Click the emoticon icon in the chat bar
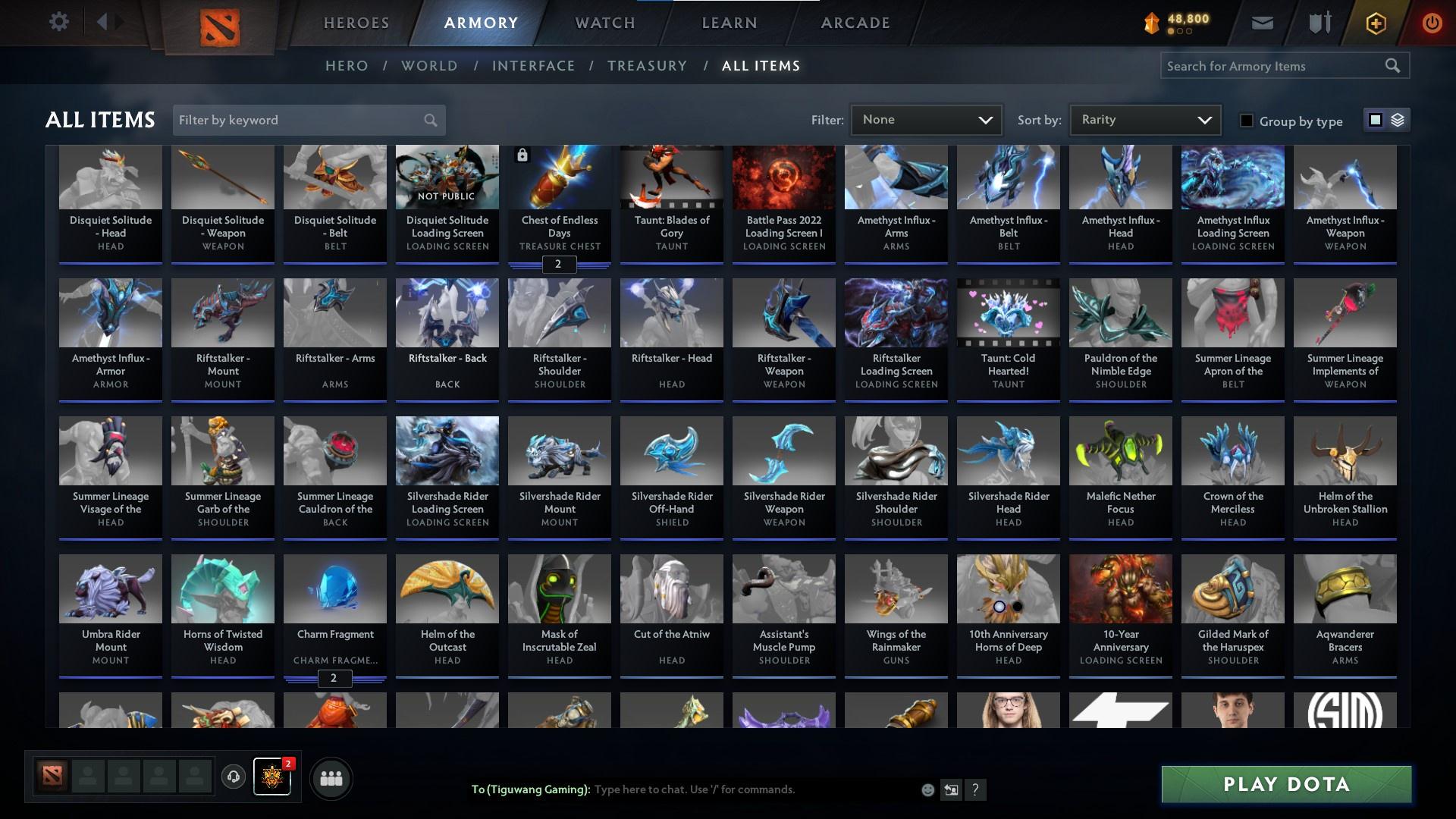The width and height of the screenshot is (1456, 819). pos(927,789)
